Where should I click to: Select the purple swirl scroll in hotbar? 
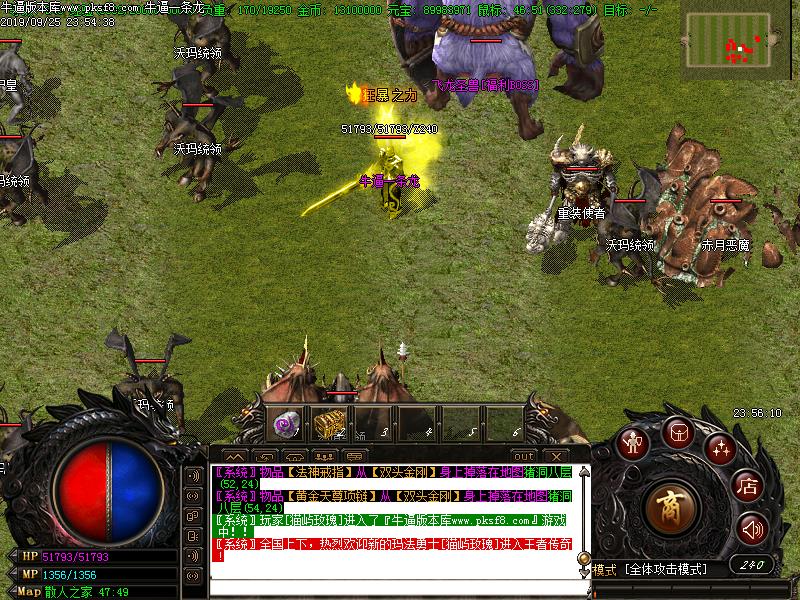click(287, 424)
